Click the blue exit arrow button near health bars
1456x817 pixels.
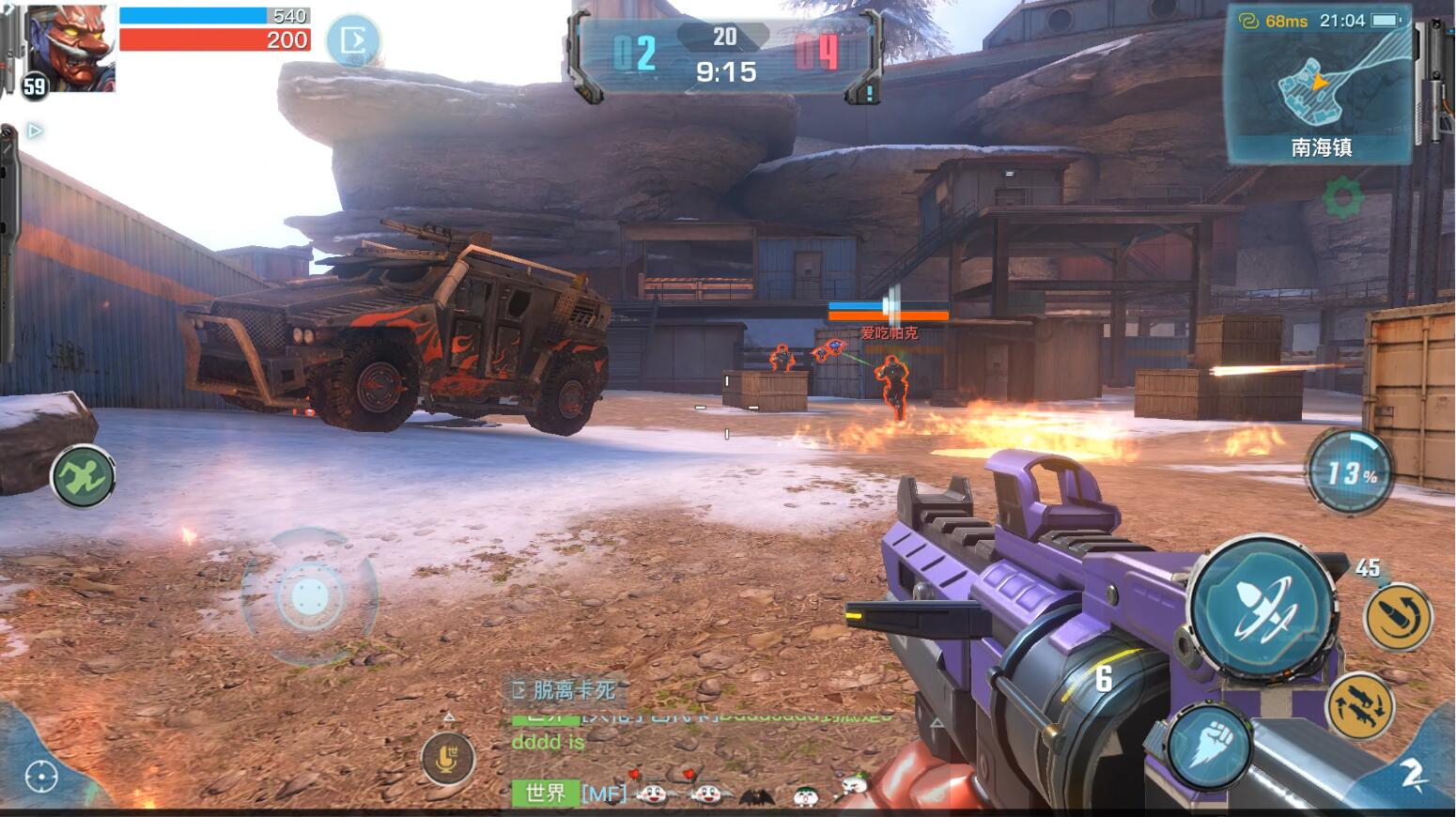point(353,40)
